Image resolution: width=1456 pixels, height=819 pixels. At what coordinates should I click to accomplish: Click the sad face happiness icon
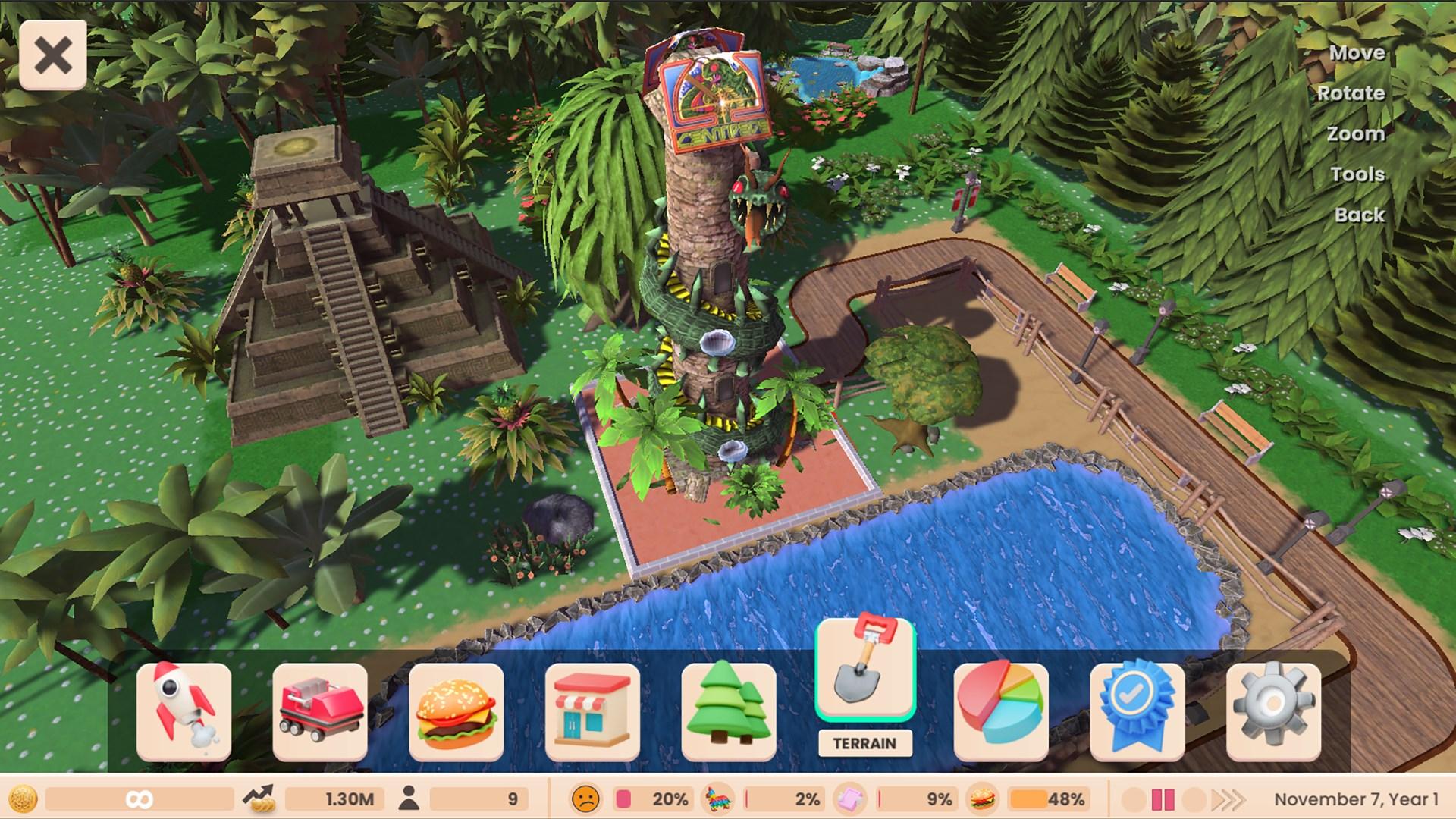pyautogui.click(x=585, y=798)
